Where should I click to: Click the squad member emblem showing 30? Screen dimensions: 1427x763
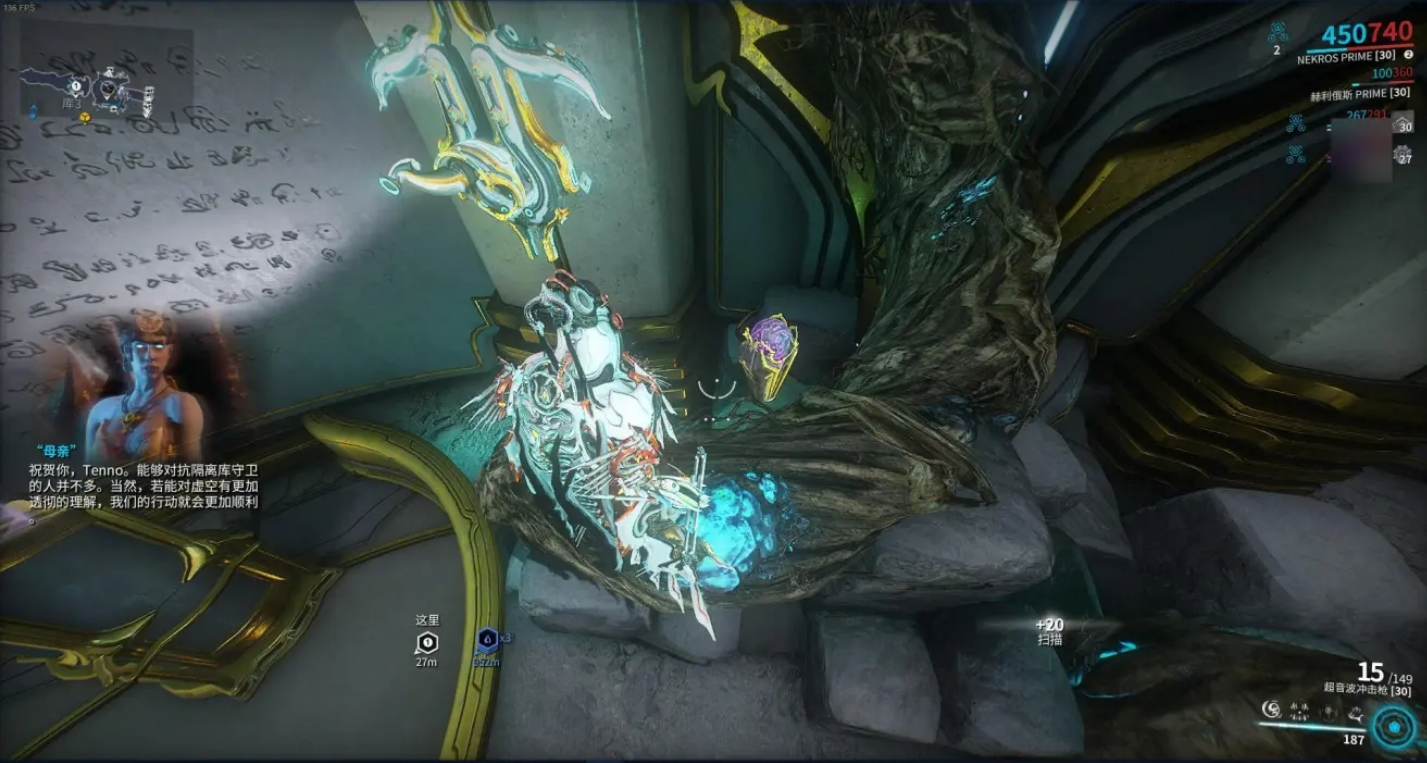click(x=1403, y=123)
